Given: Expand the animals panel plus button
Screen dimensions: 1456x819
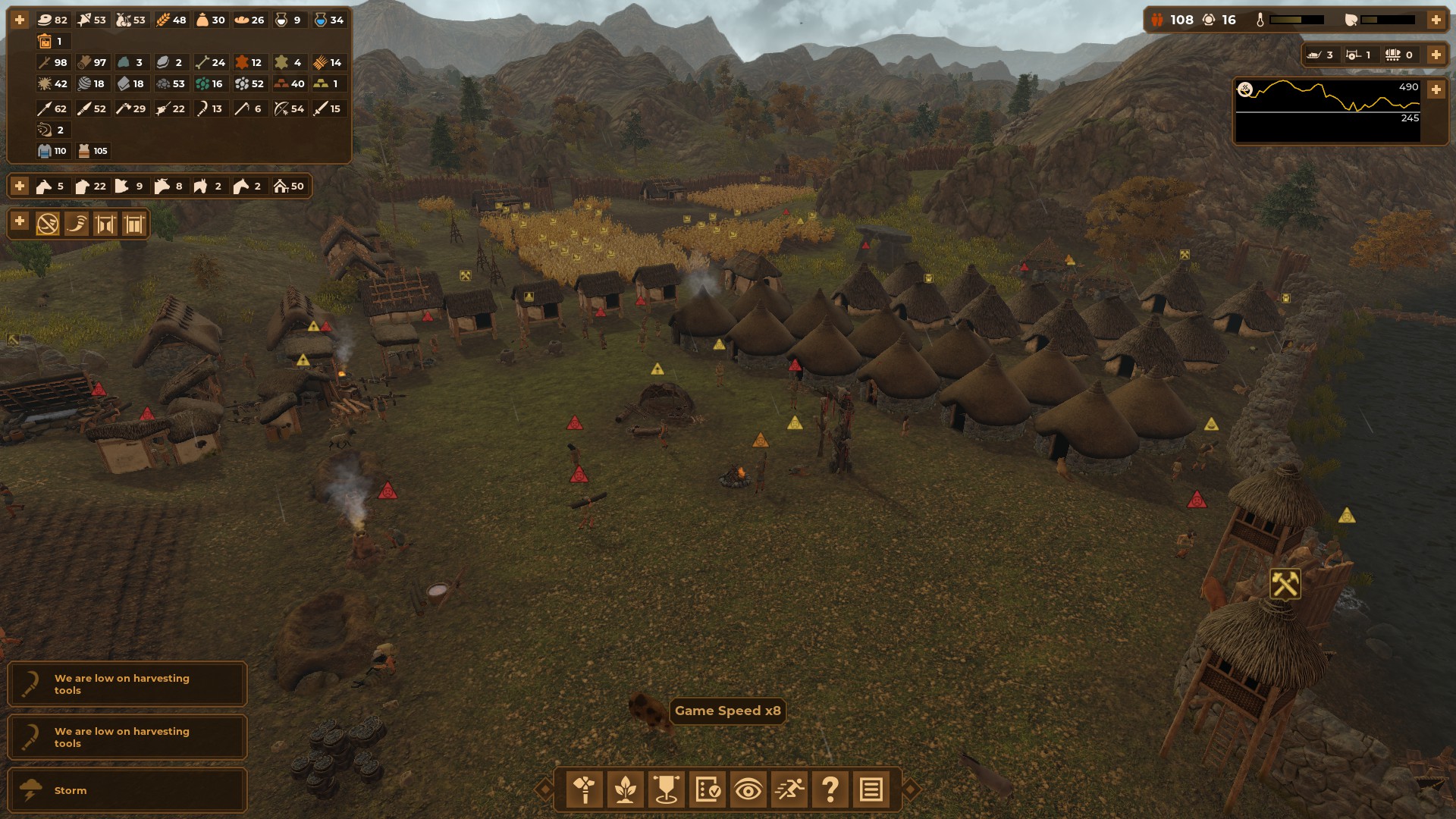Looking at the screenshot, I should coord(20,186).
